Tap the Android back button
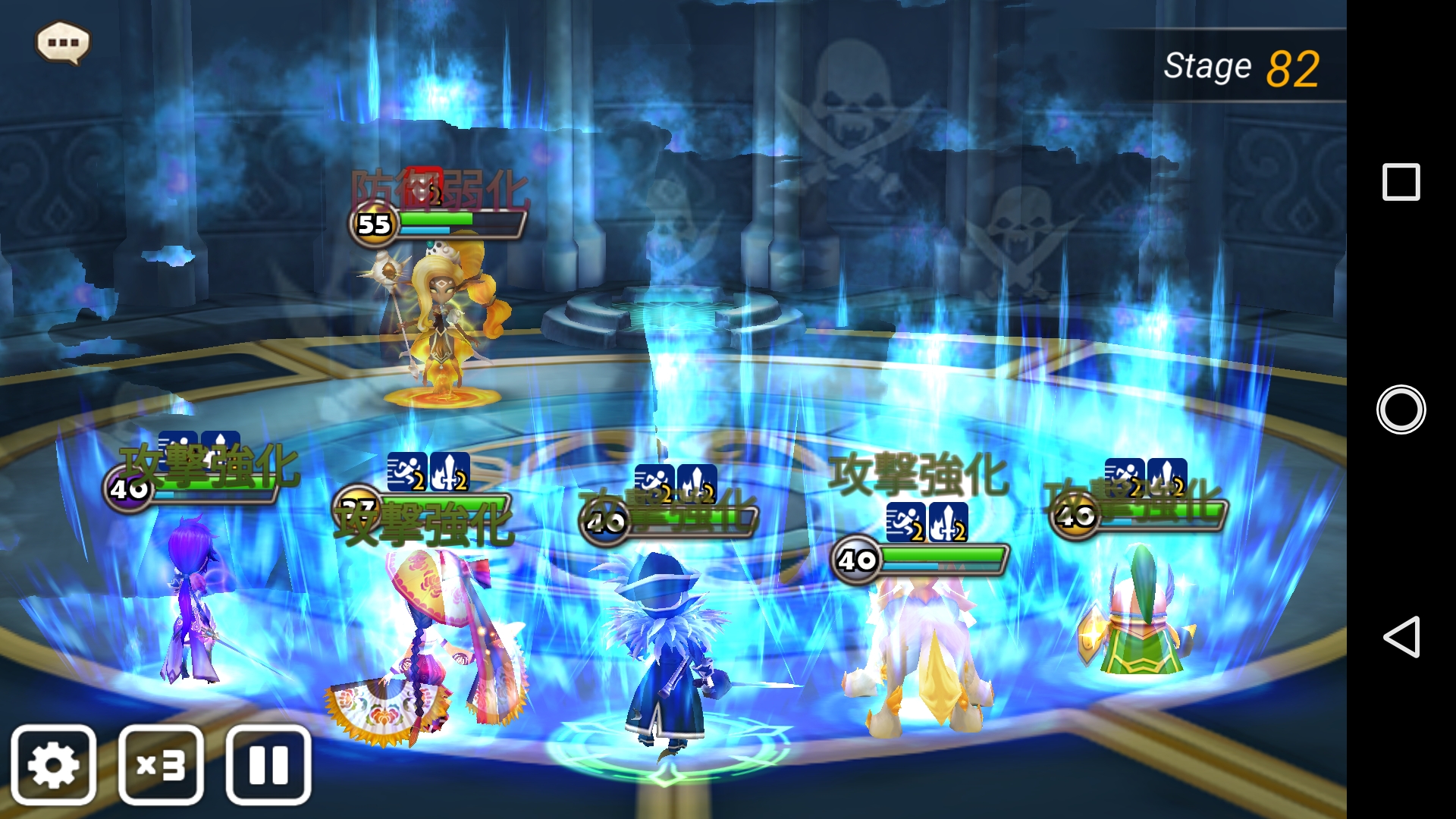Viewport: 1456px width, 819px height. point(1401,636)
